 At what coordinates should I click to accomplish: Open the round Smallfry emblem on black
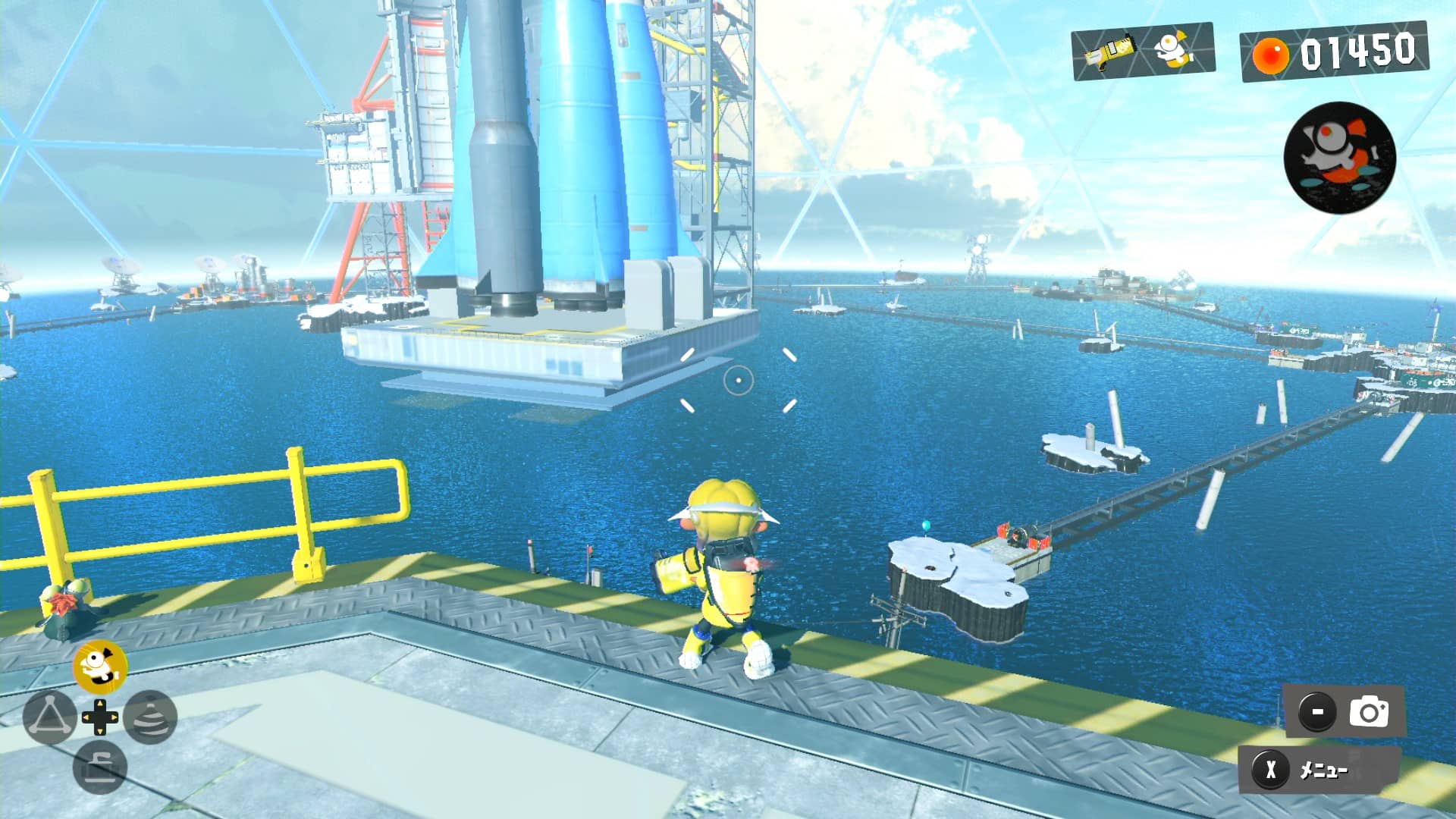point(1339,157)
